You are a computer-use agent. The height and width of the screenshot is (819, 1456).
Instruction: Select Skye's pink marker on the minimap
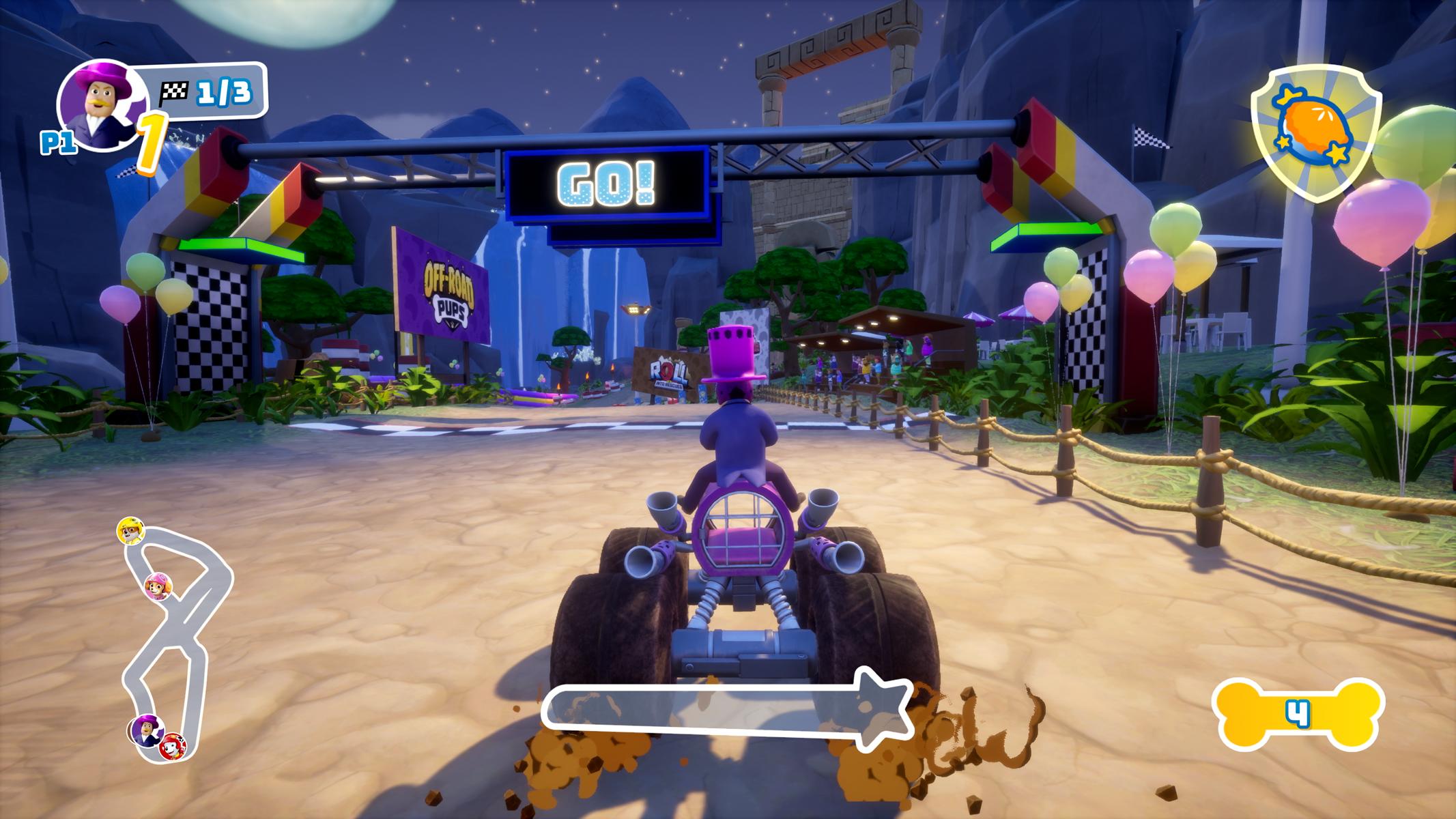point(158,586)
